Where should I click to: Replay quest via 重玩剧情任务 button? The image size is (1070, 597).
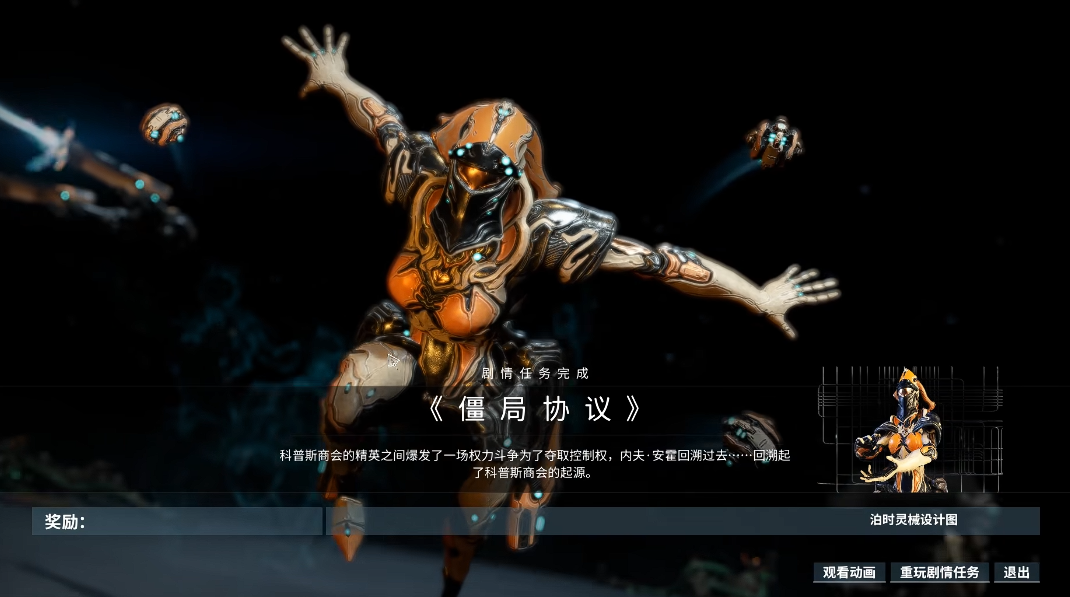coord(939,573)
